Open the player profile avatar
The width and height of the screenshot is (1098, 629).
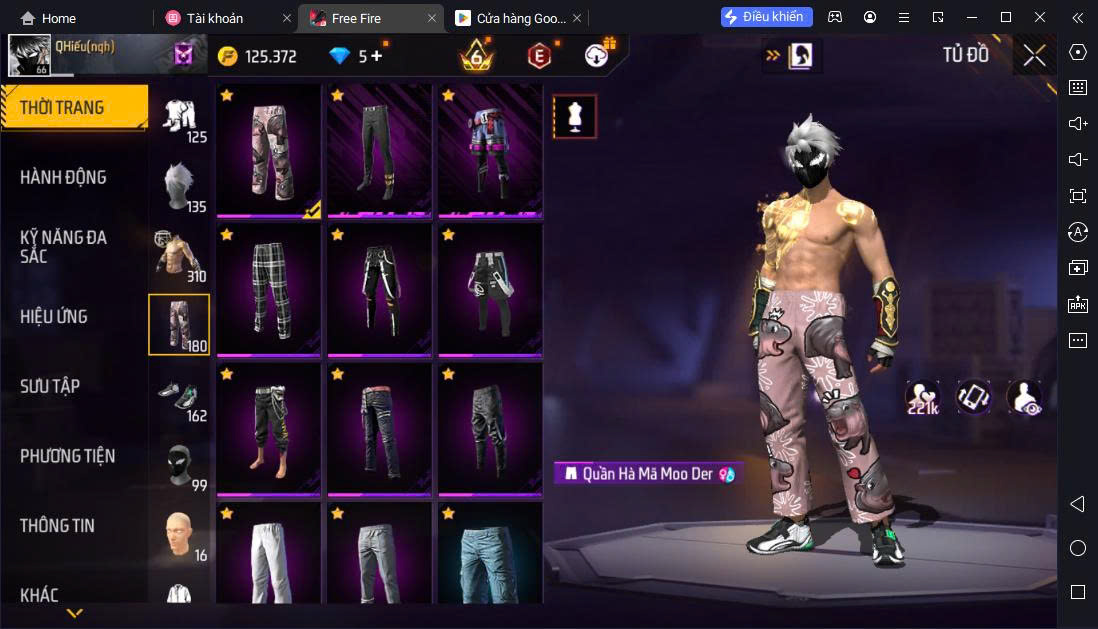[29, 56]
